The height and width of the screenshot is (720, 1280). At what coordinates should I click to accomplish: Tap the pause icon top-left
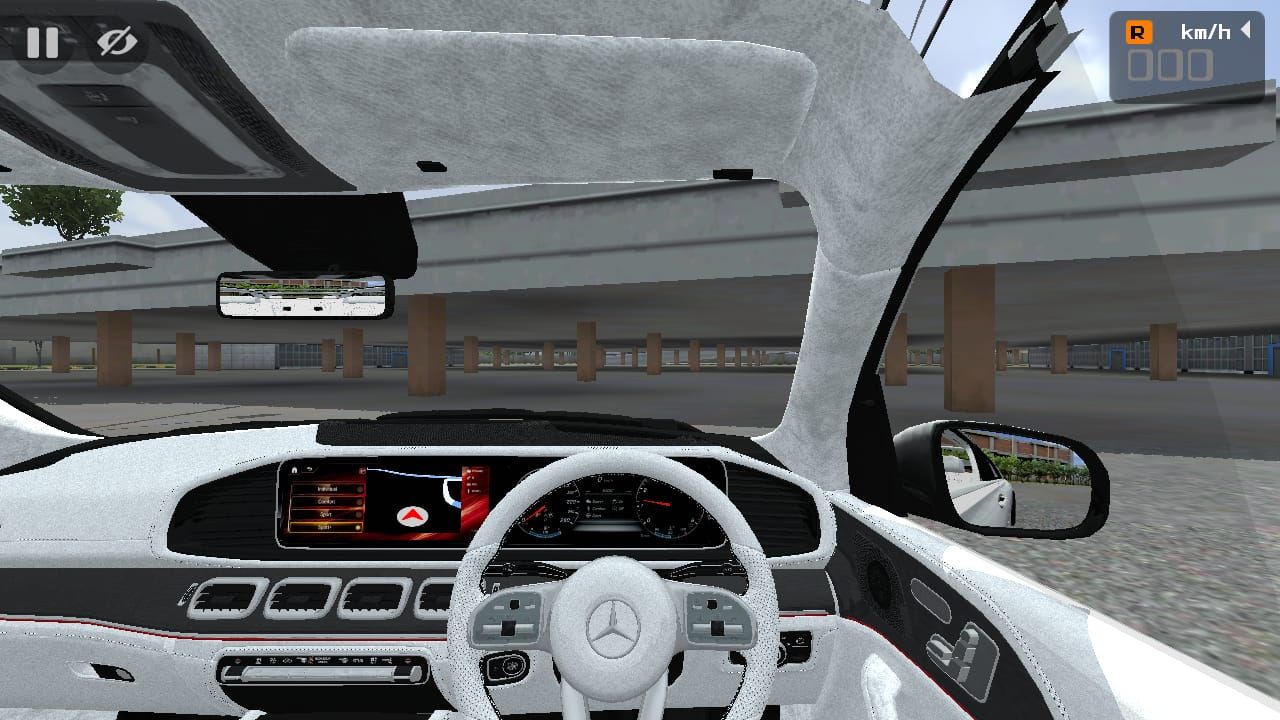(x=44, y=43)
